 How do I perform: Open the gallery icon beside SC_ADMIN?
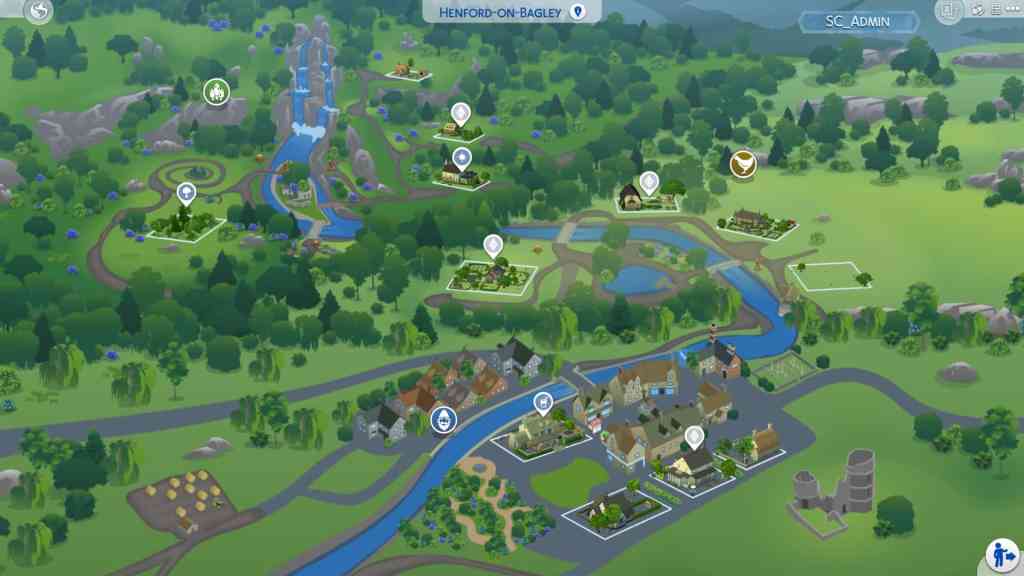[949, 11]
